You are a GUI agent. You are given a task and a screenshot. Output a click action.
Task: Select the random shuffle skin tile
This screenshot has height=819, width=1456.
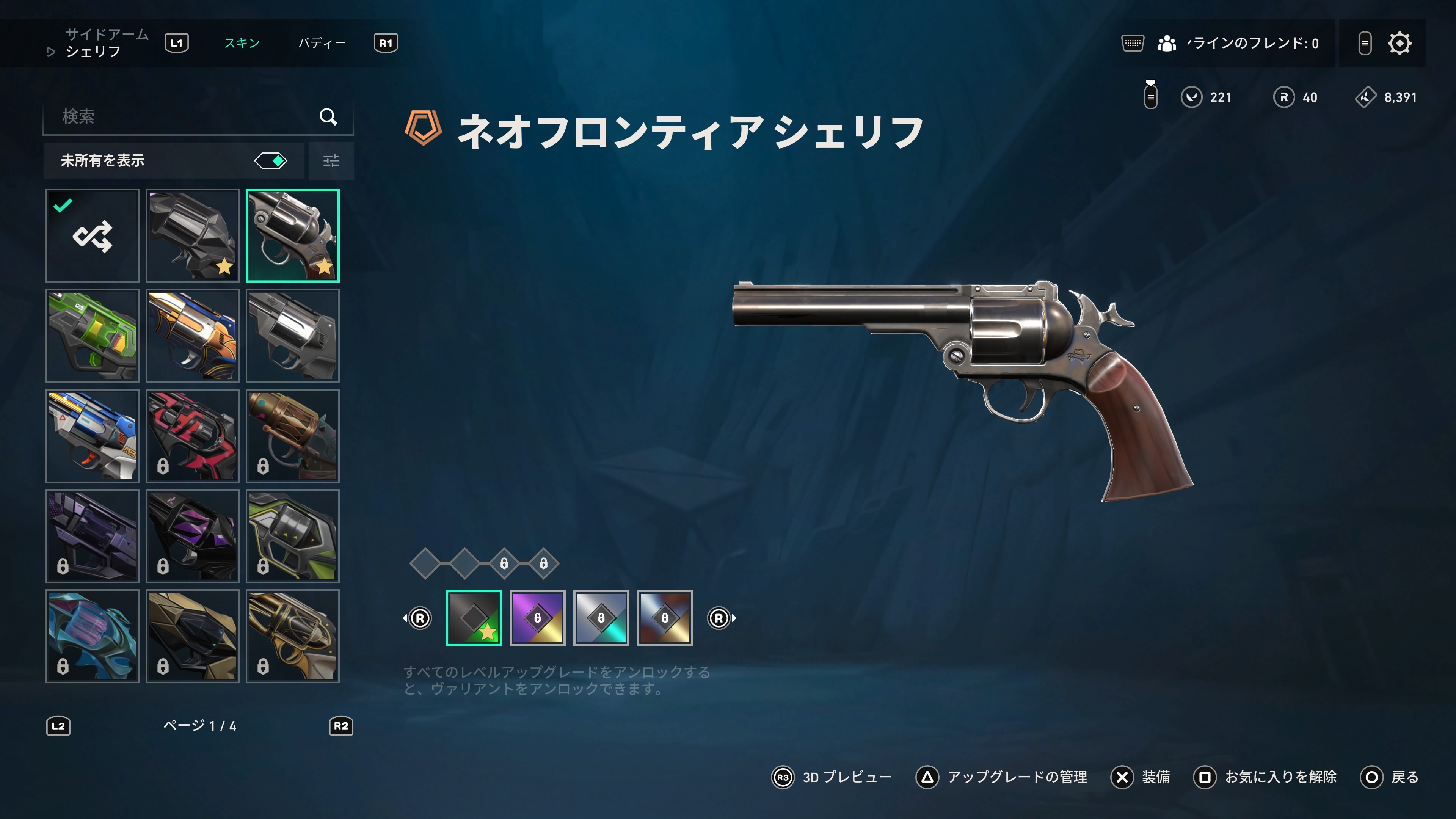[92, 236]
